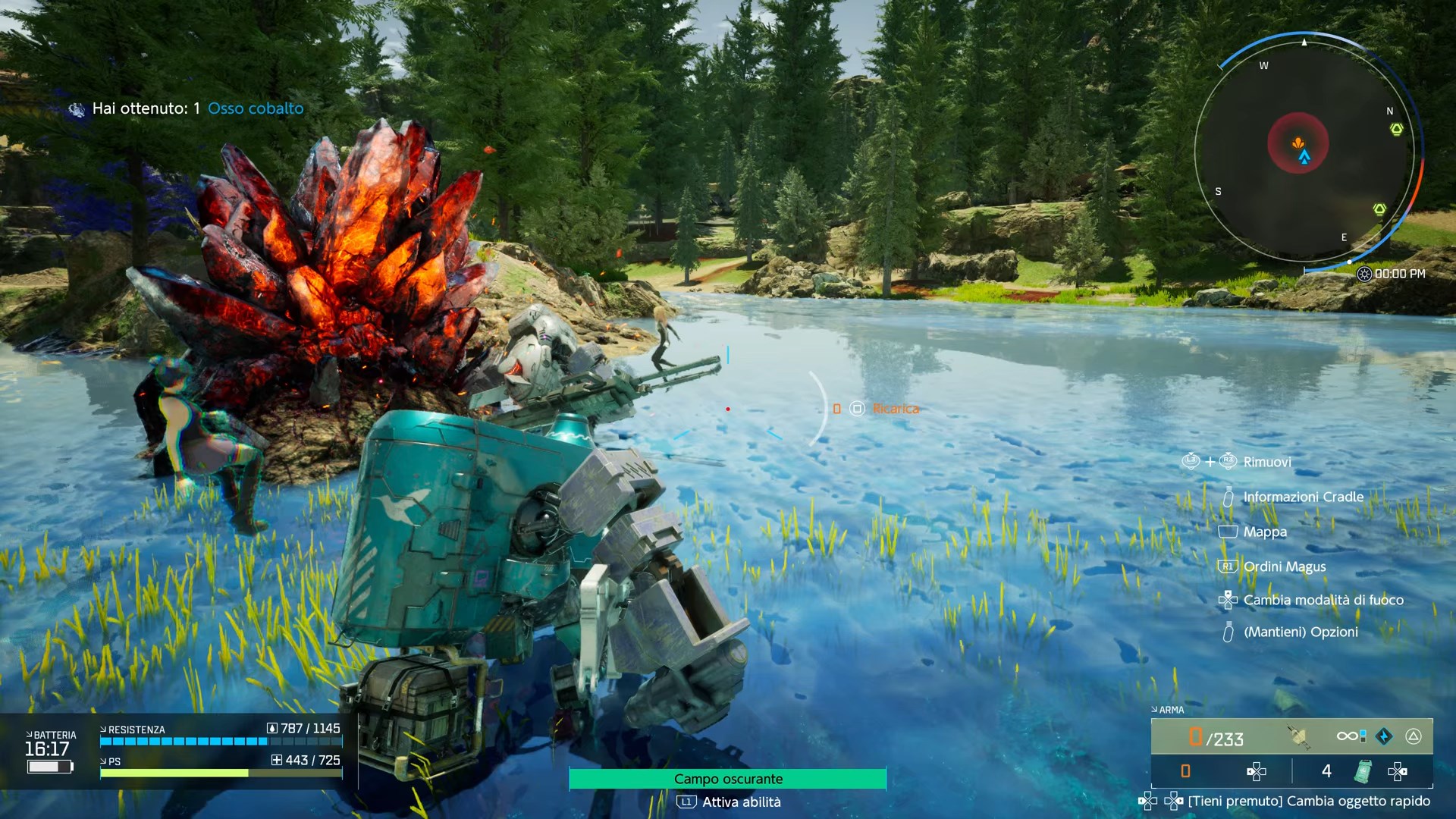Click the green hexagon marker near N
Viewport: 1456px width, 819px height.
pos(1396,130)
